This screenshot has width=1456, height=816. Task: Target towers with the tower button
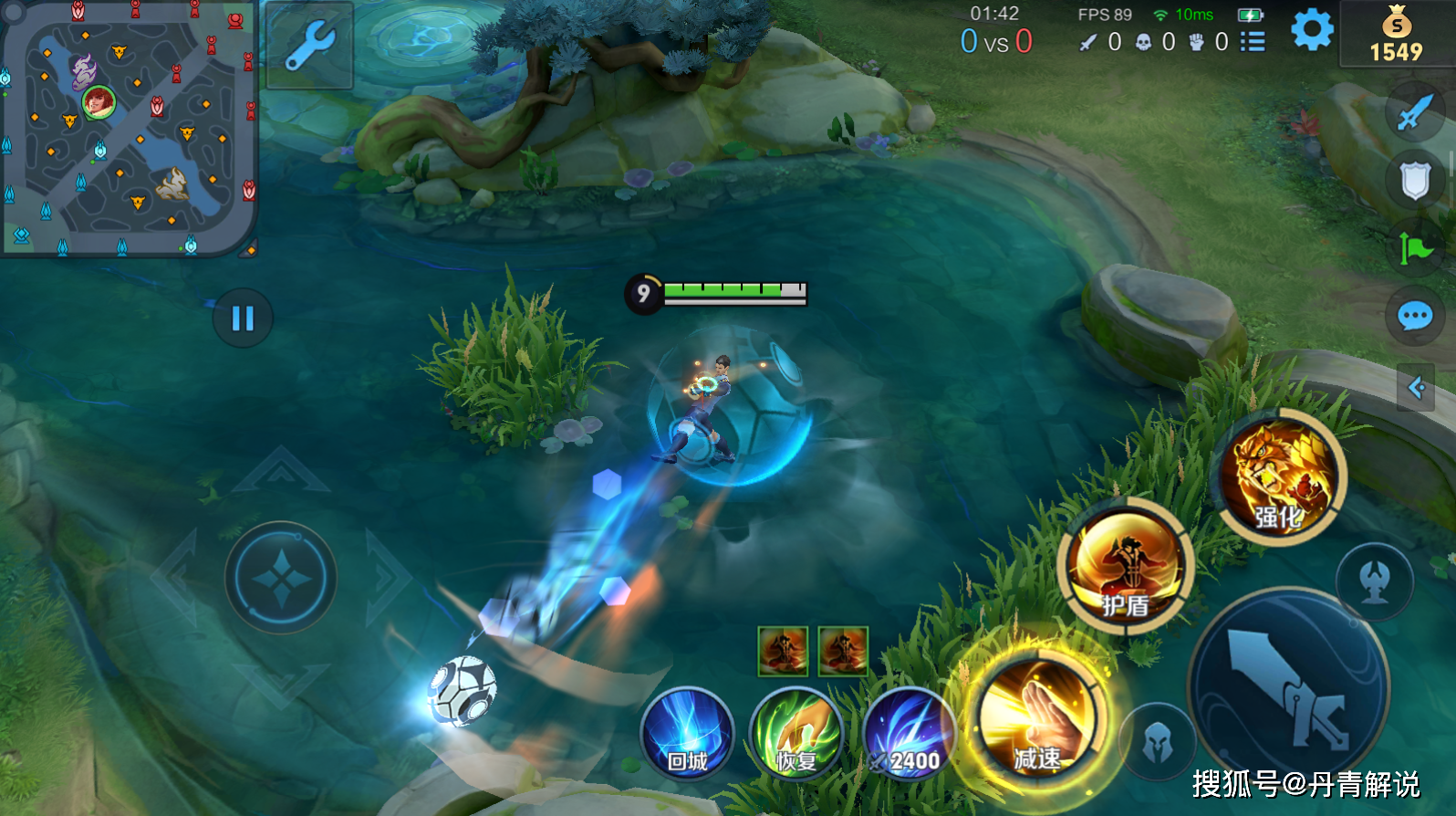[x=1375, y=581]
